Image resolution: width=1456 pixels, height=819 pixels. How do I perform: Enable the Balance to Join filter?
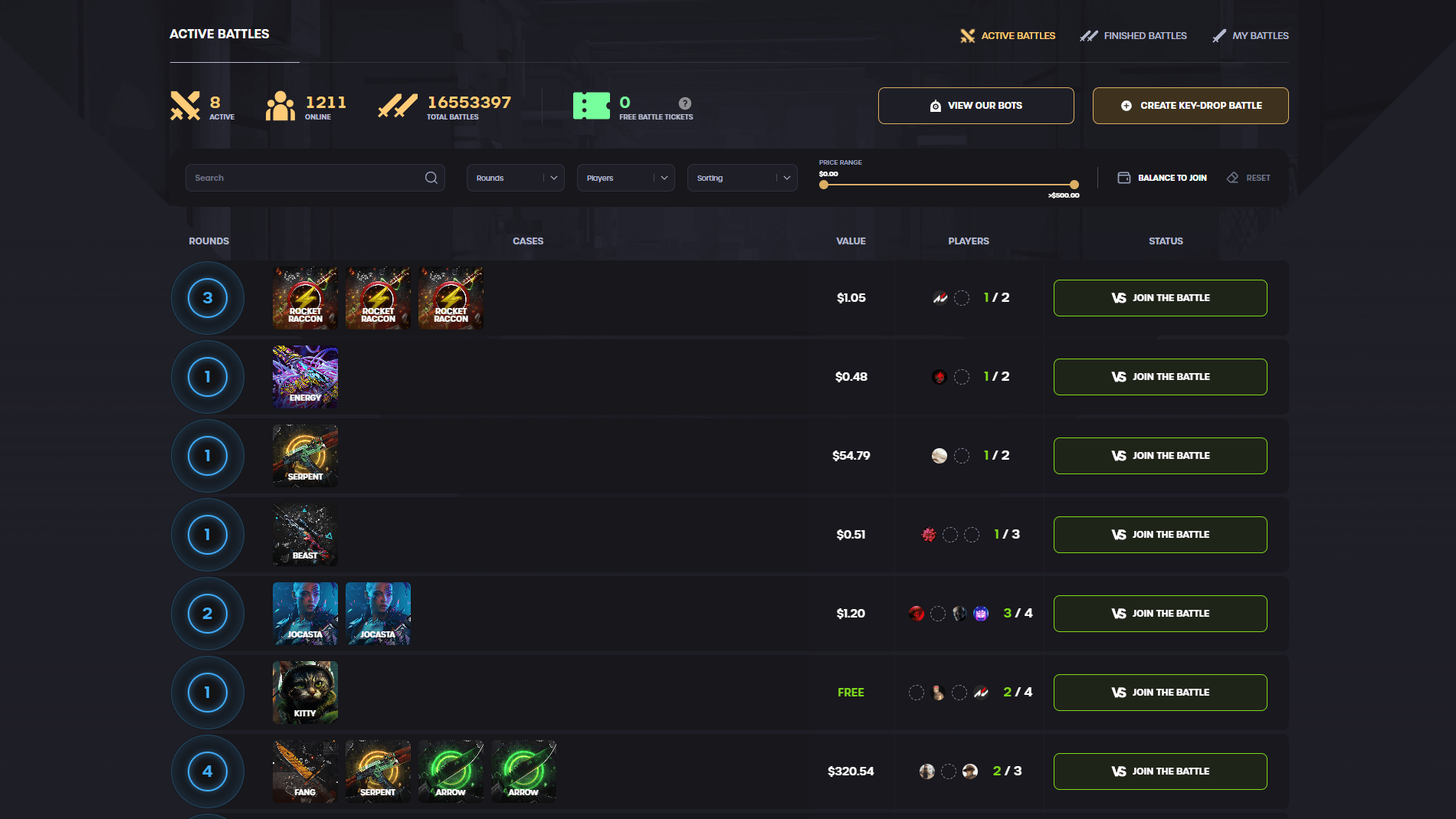click(1162, 177)
